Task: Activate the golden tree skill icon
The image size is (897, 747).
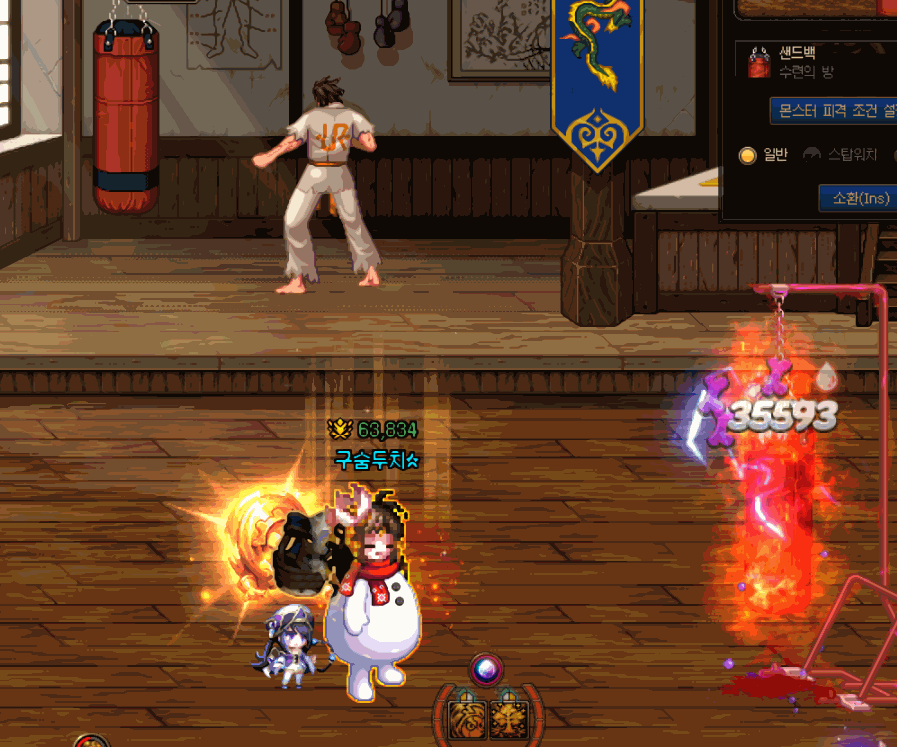Action: tap(508, 717)
